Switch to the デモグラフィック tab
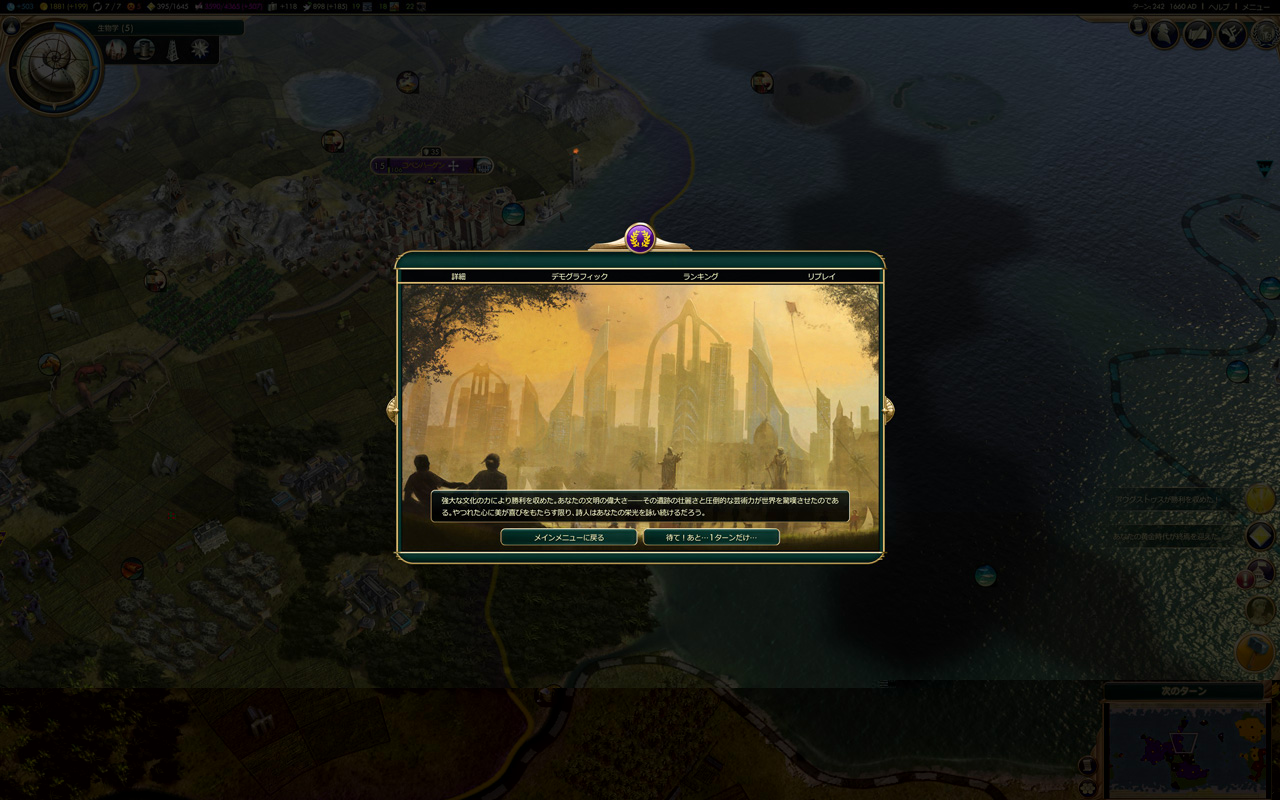Image resolution: width=1280 pixels, height=800 pixels. click(x=579, y=276)
